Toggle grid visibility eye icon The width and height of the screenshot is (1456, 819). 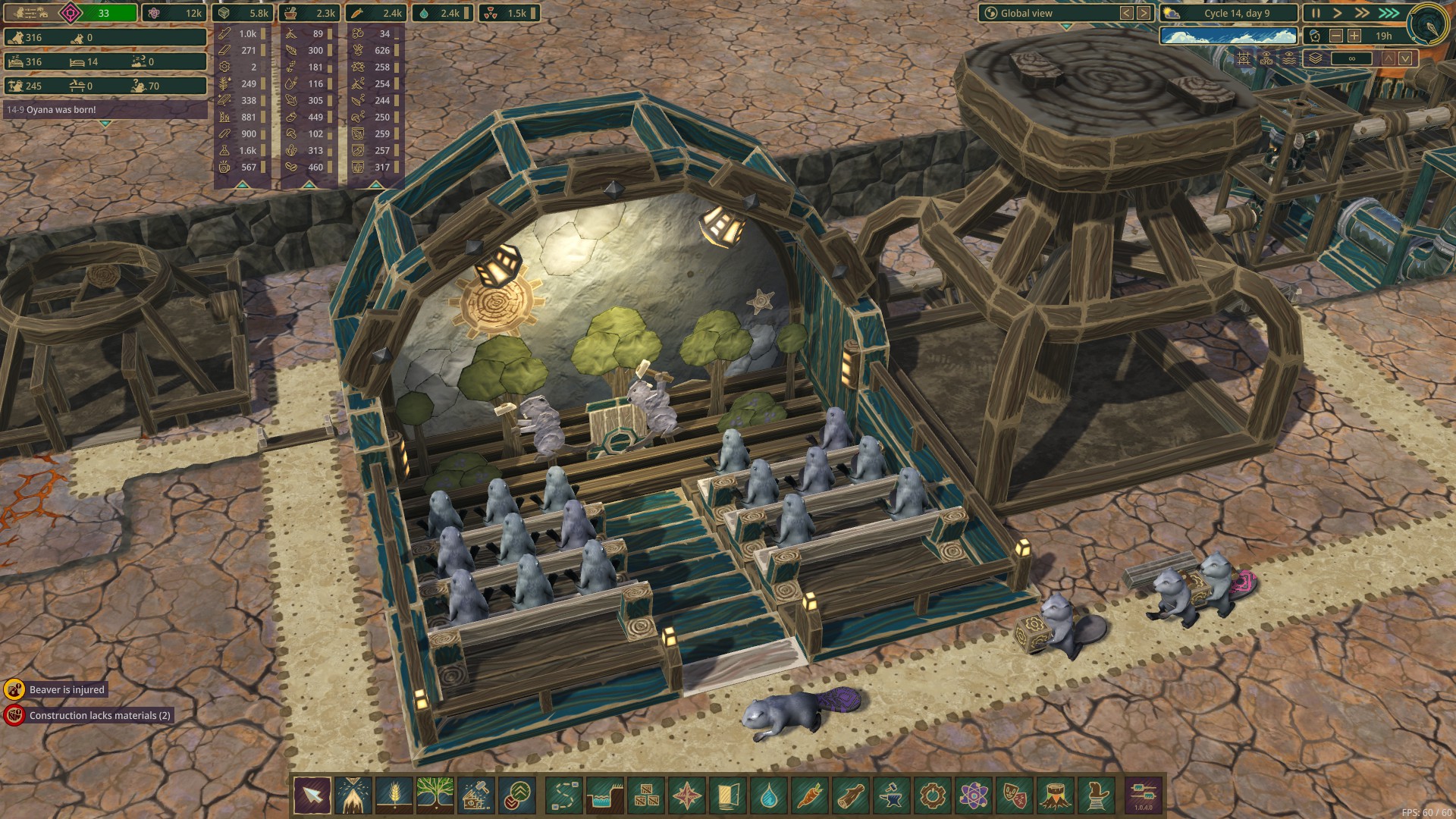[1244, 58]
